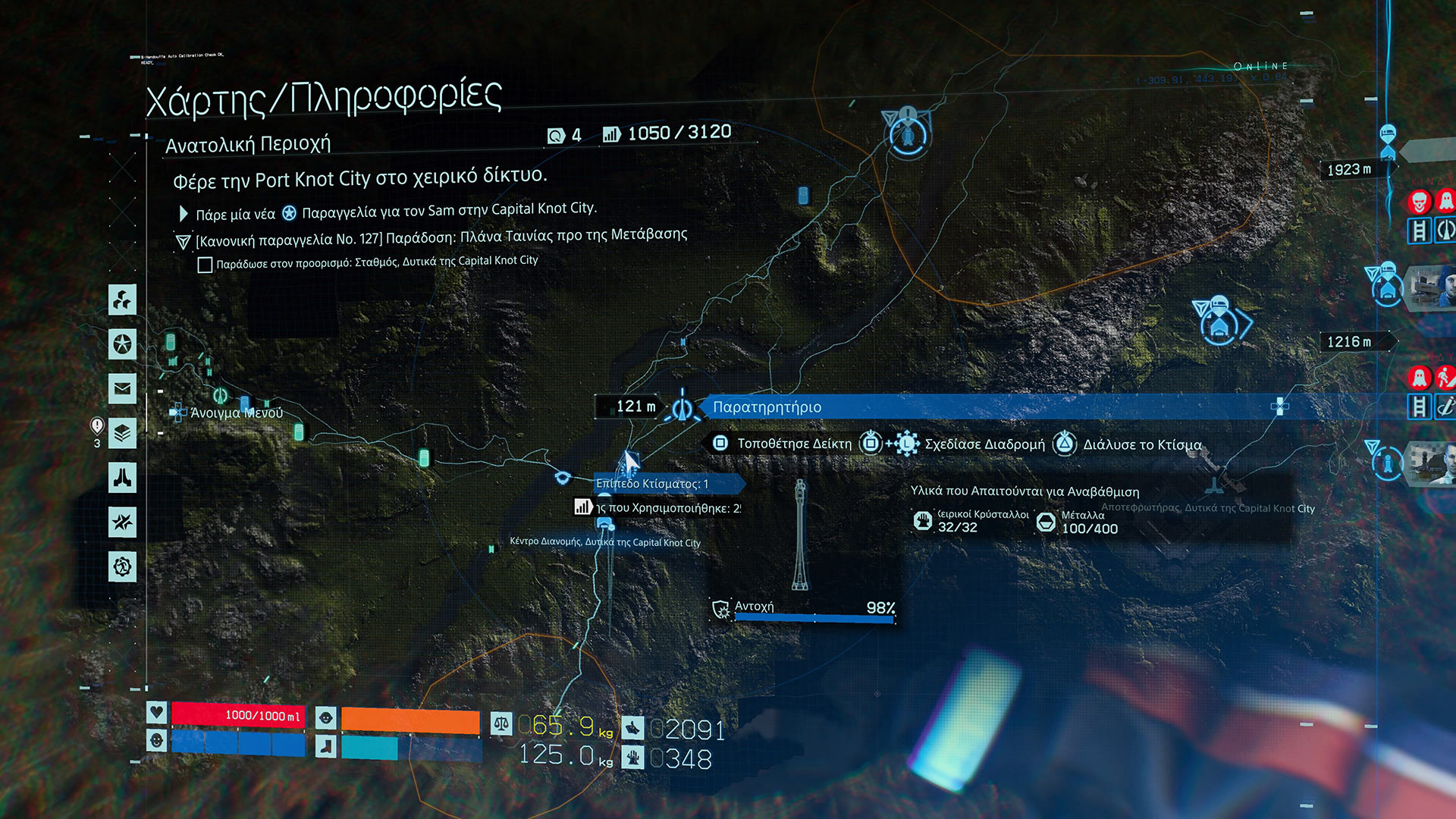1456x819 pixels.
Task: Choose Σχεδίασε Διαδρομή to plot a route
Action: click(x=984, y=444)
